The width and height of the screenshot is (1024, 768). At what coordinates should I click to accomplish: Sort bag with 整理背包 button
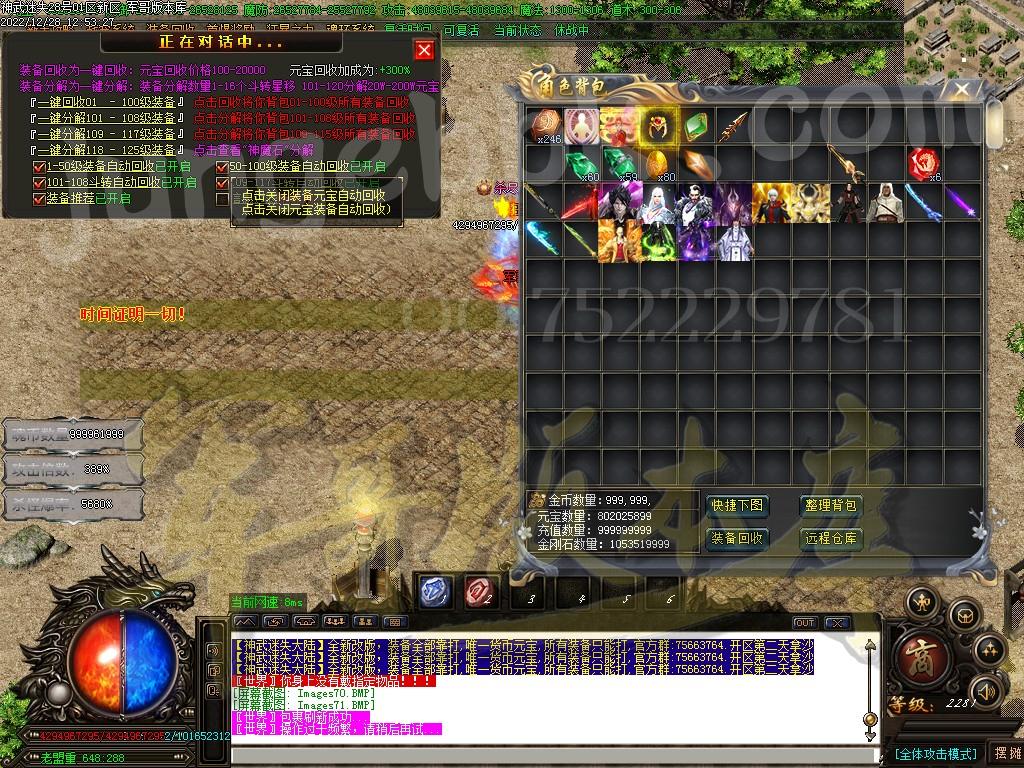831,506
